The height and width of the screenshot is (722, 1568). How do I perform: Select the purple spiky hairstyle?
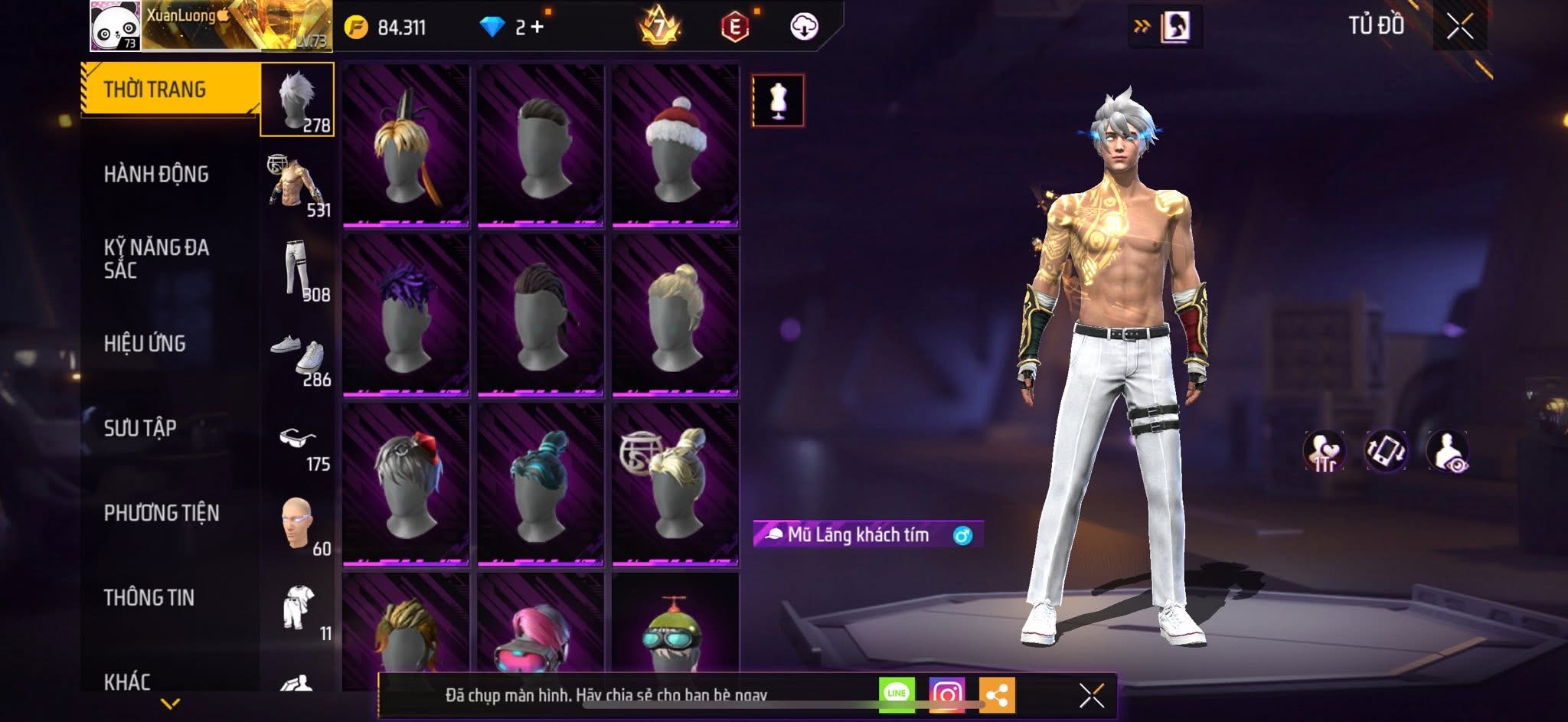coord(406,315)
